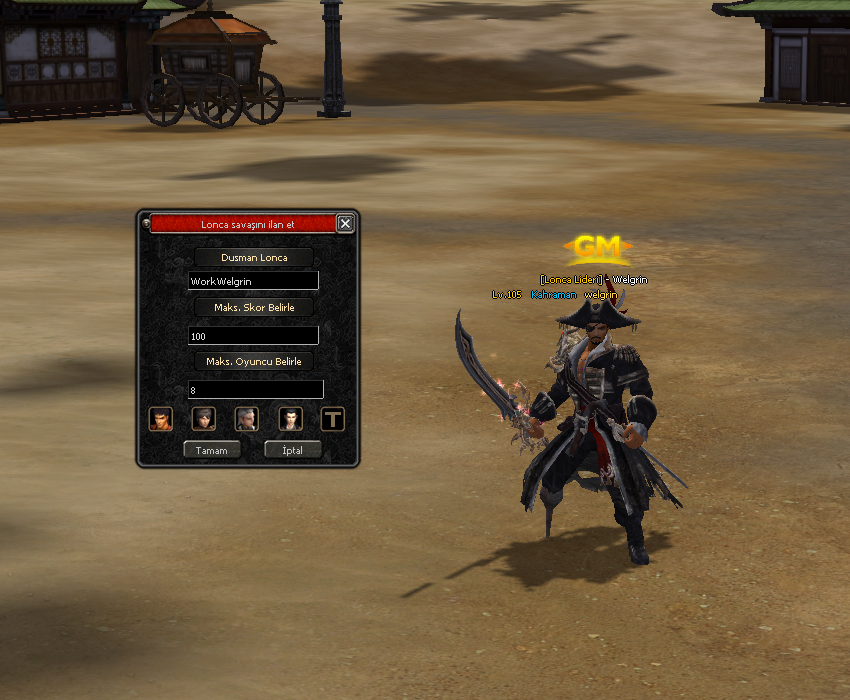Toggle the T icon beside the portraits

tap(333, 418)
